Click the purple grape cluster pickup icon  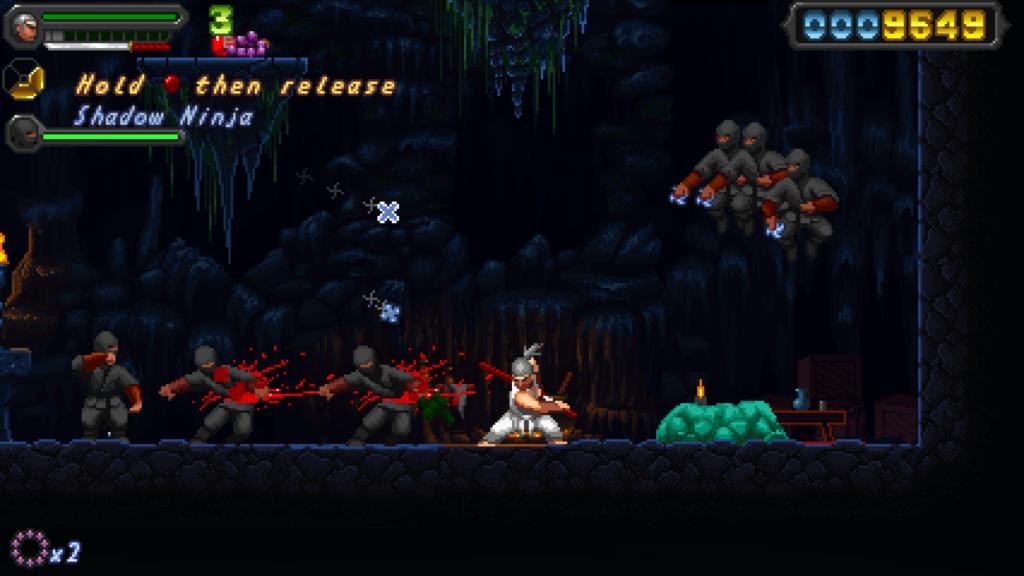[250, 44]
